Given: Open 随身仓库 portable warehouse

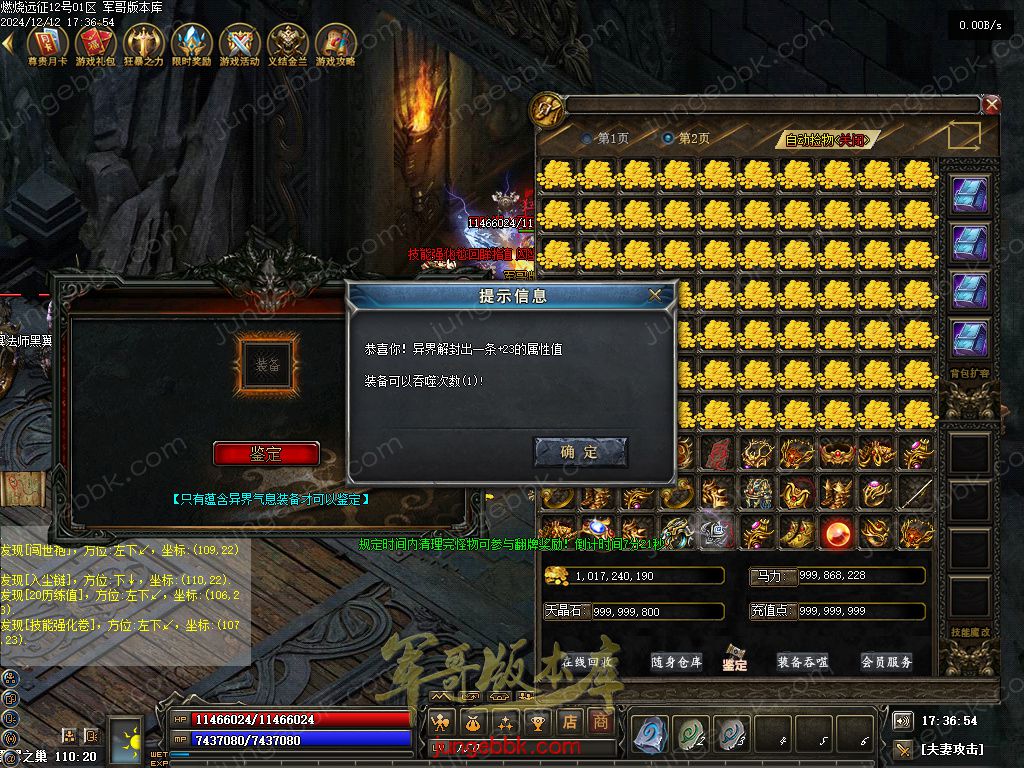Looking at the screenshot, I should click(x=676, y=662).
